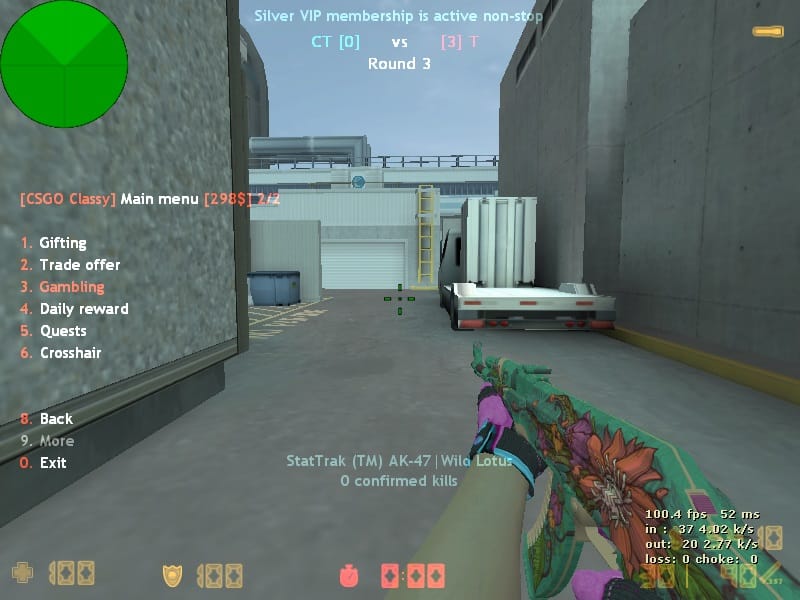
Task: Choose the Gambling menu entry
Action: click(x=71, y=287)
